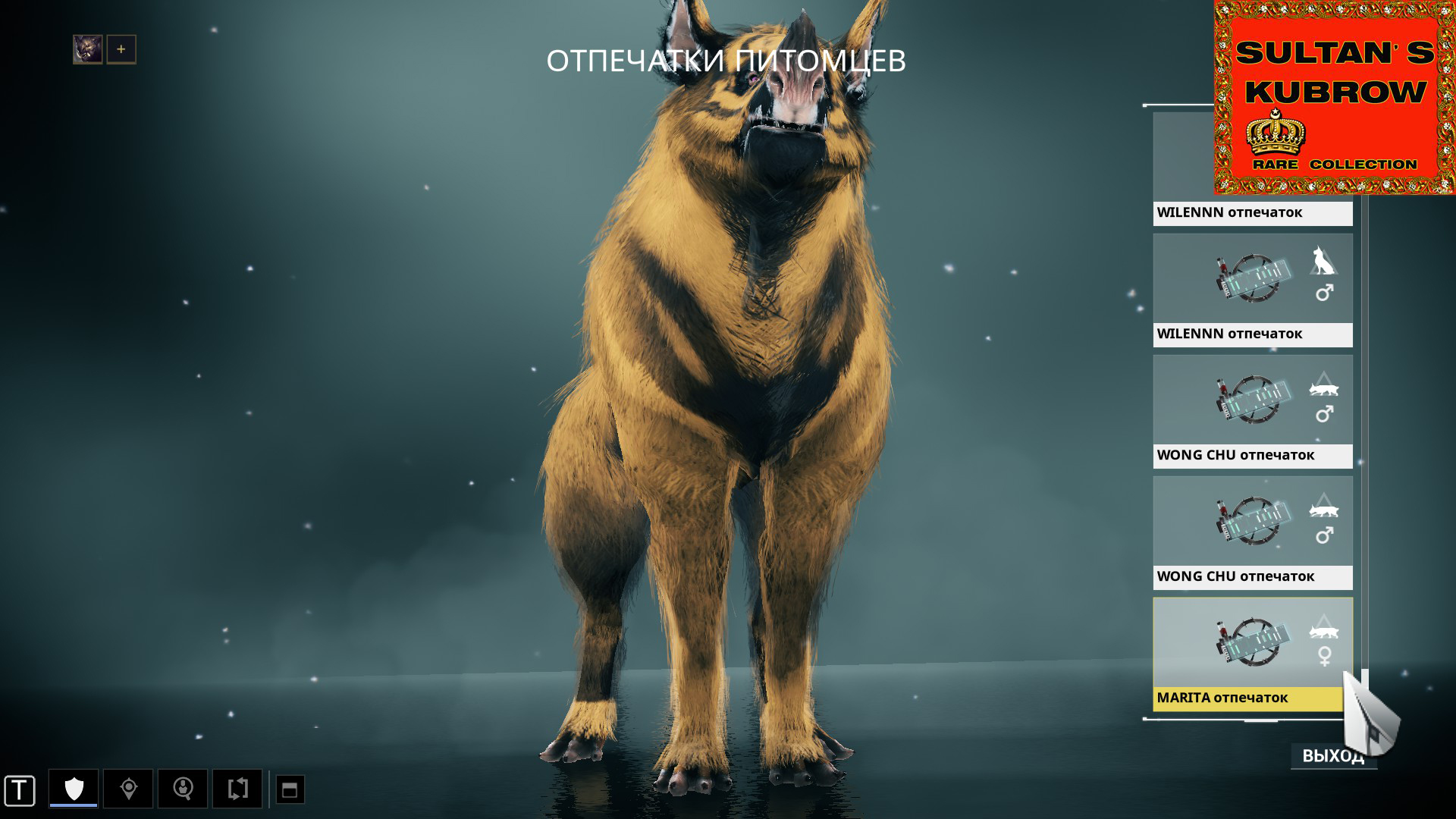Click the T chat icon at bottom left
The image size is (1456, 819).
click(x=19, y=789)
